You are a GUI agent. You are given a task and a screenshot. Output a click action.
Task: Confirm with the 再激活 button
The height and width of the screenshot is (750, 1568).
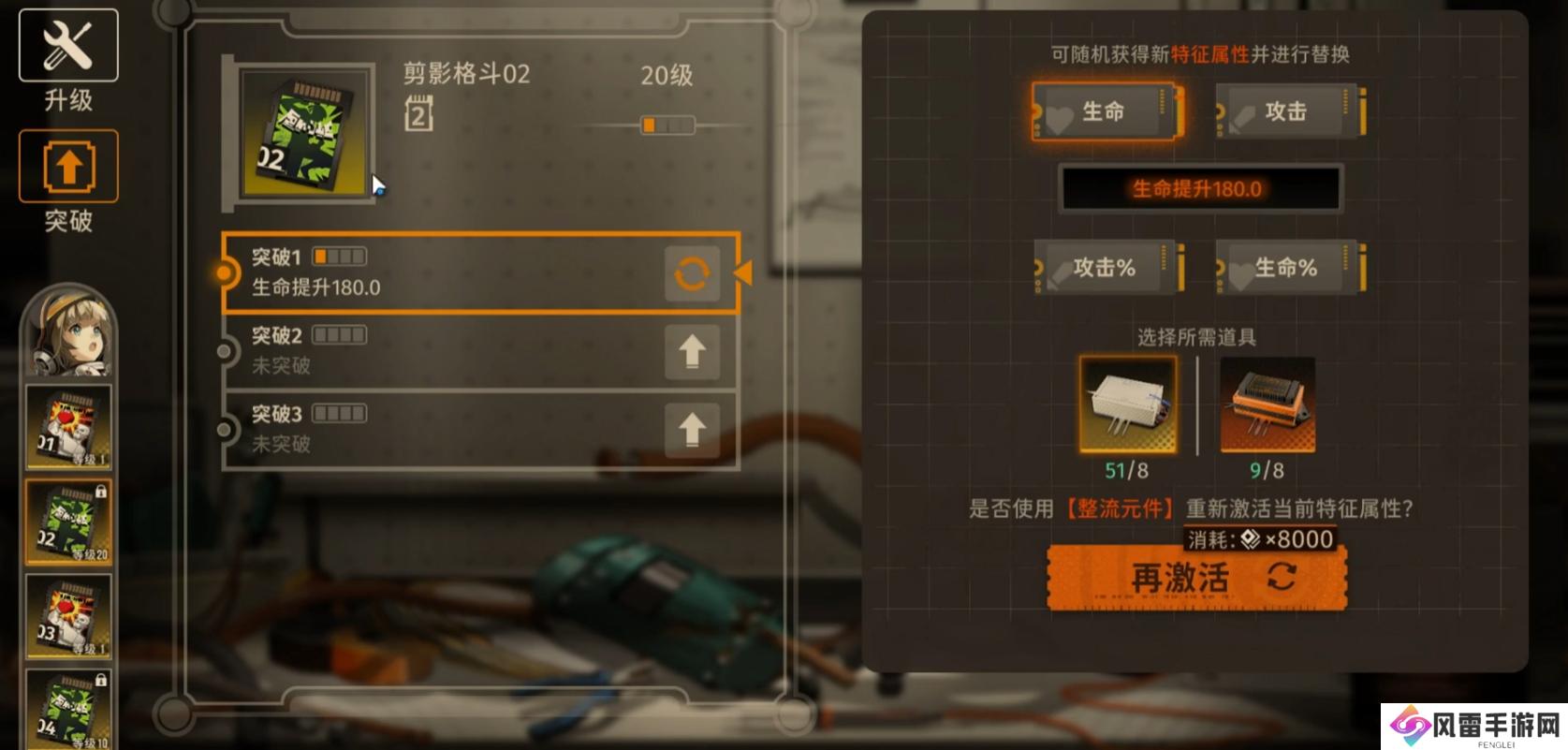coord(1196,578)
